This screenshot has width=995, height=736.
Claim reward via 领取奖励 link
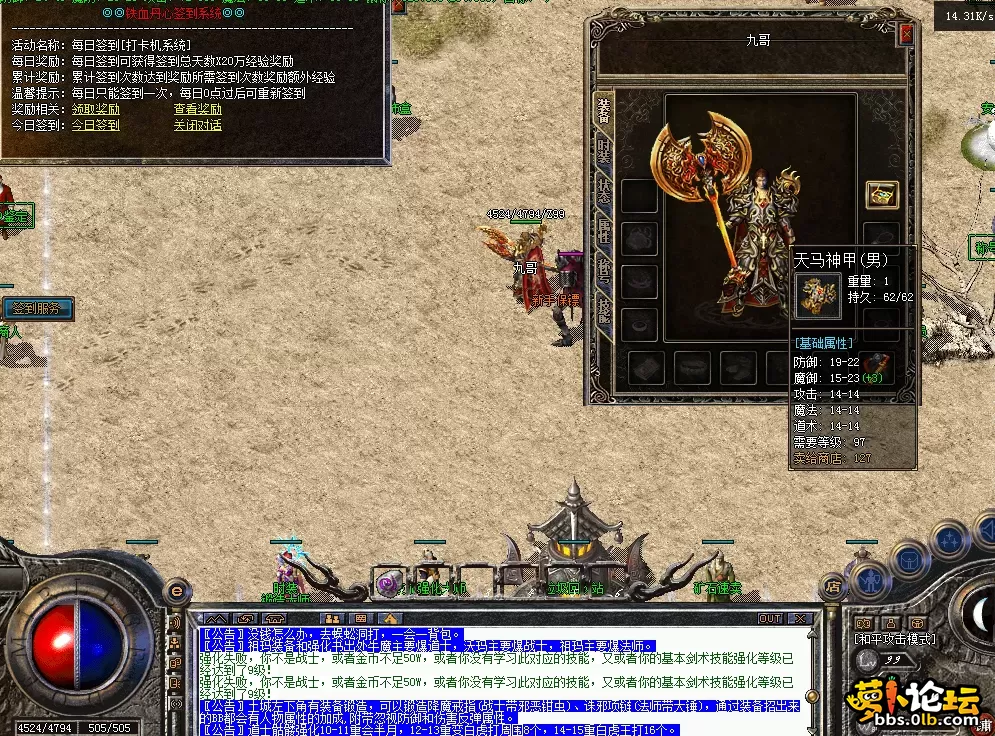[x=95, y=109]
